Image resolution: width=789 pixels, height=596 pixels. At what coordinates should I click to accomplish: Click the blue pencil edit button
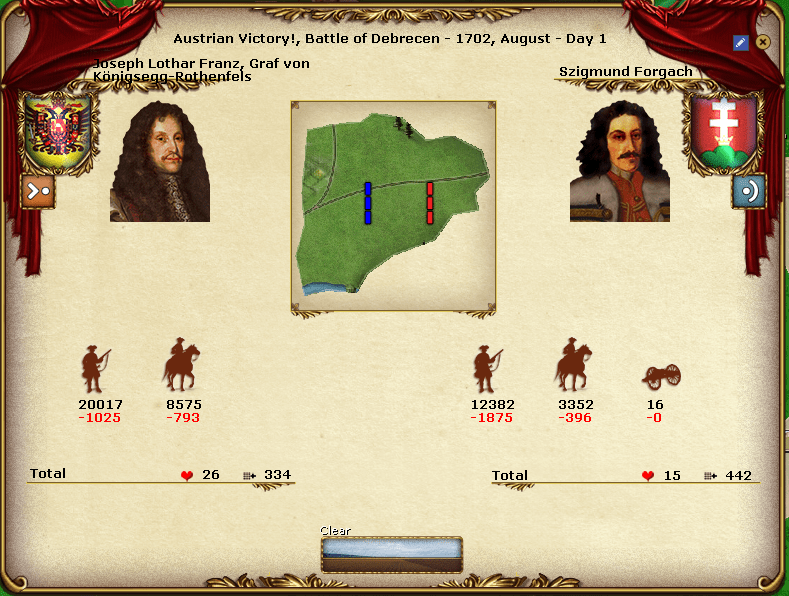coord(741,42)
